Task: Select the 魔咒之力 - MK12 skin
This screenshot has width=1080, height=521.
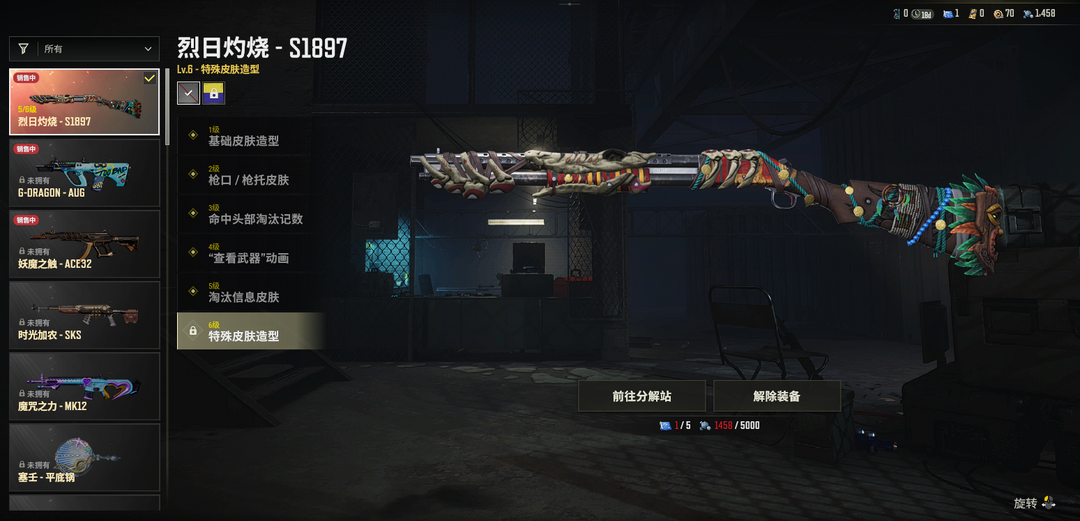Action: point(84,386)
